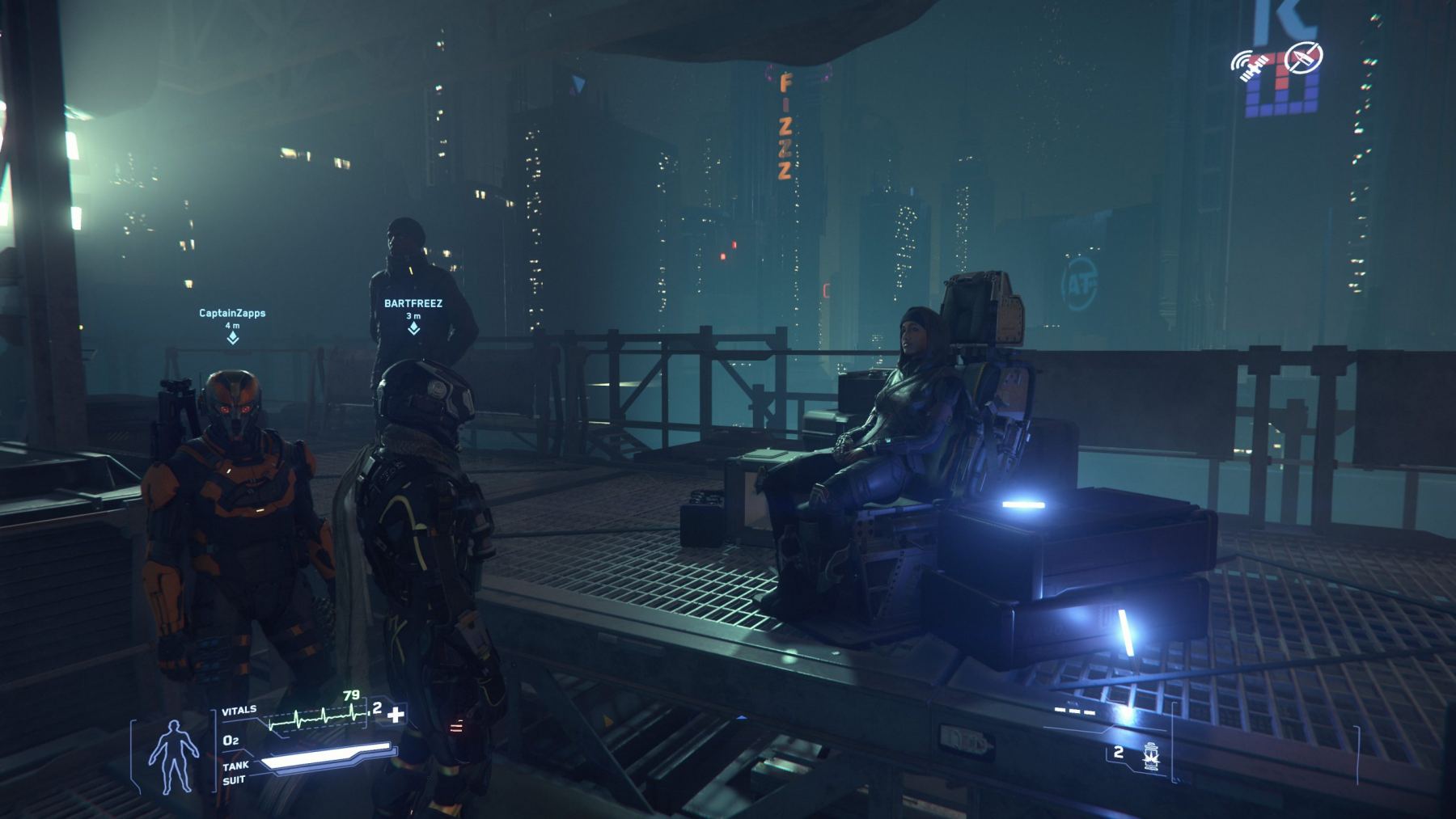Select the BARTFREEZ player marker
The width and height of the screenshot is (1456, 819).
[413, 327]
